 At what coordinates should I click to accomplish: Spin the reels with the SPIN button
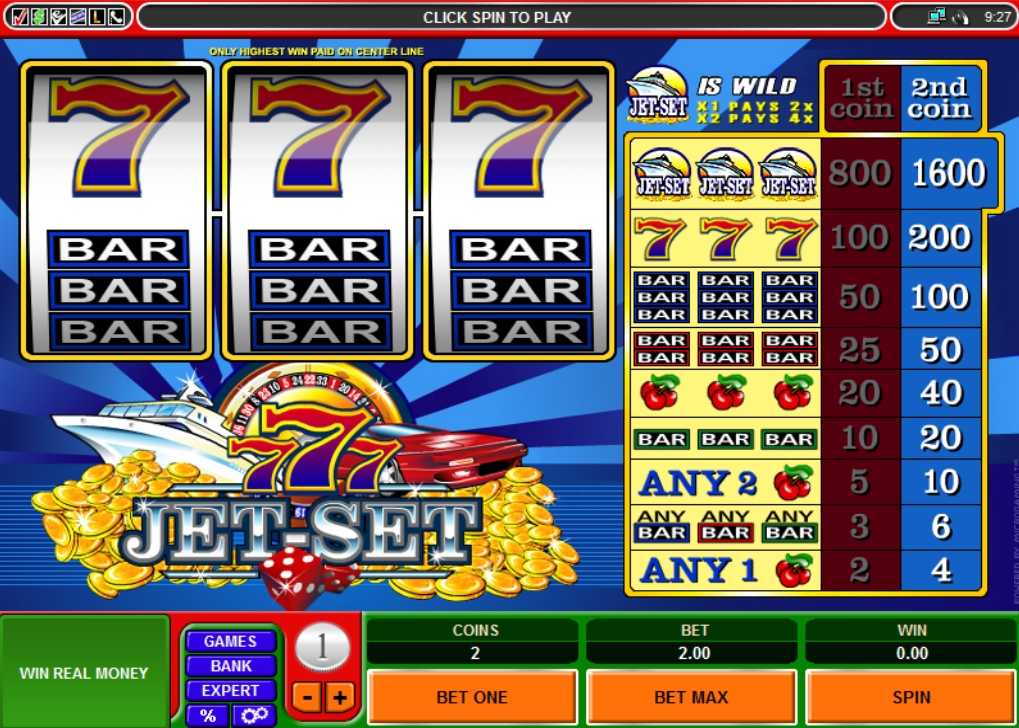coord(911,697)
